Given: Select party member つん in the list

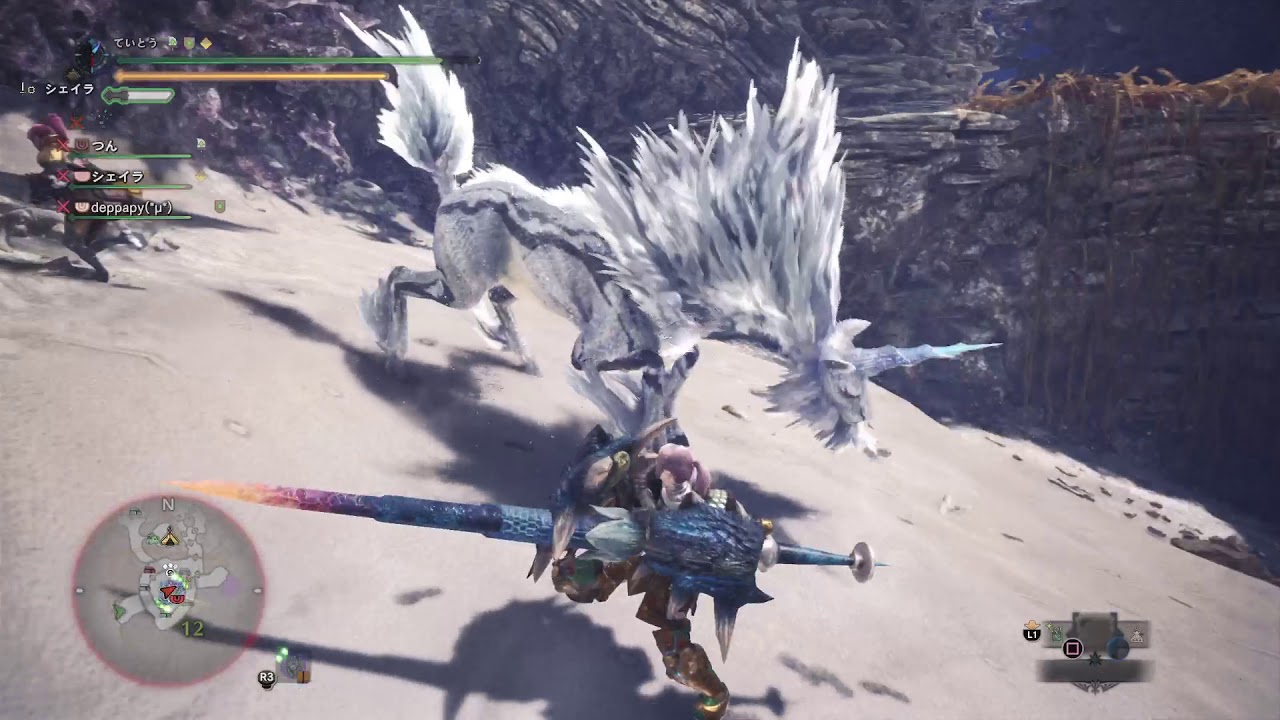Looking at the screenshot, I should pos(105,146).
